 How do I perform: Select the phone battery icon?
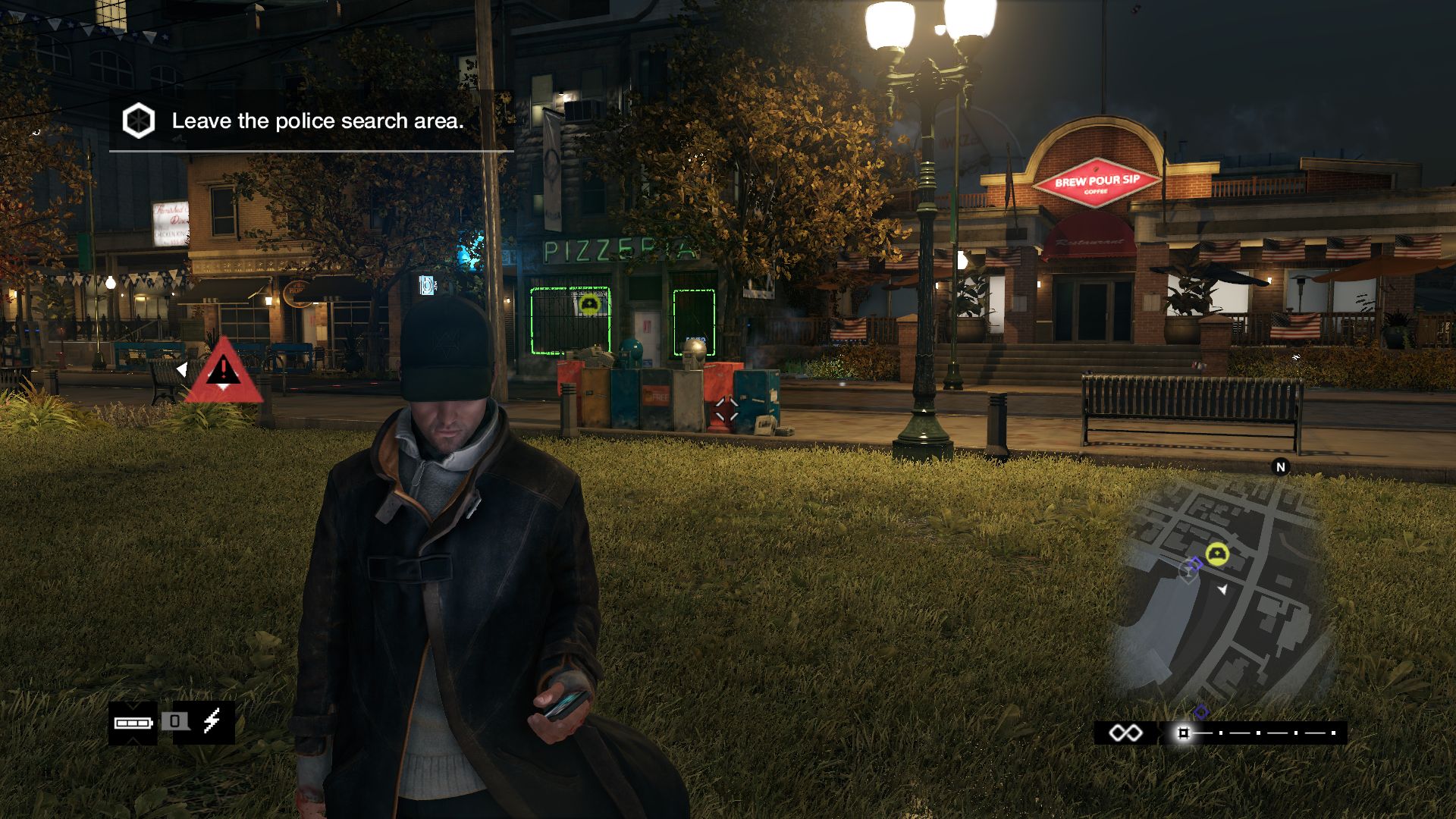(133, 723)
